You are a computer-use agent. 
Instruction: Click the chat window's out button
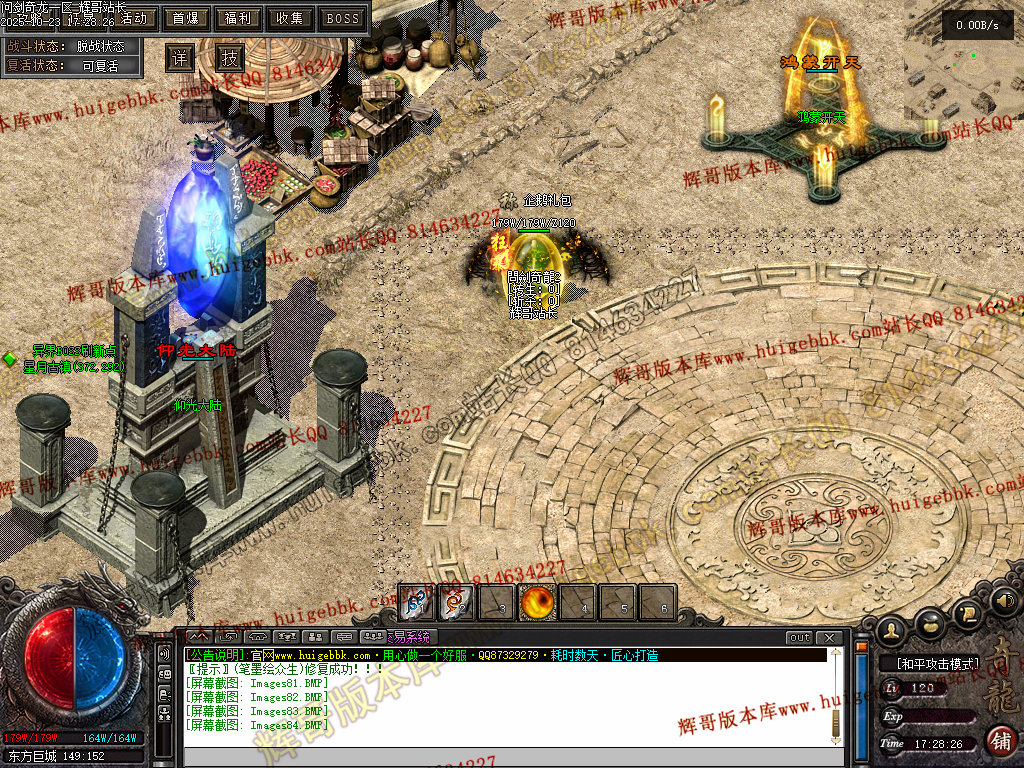coord(800,637)
